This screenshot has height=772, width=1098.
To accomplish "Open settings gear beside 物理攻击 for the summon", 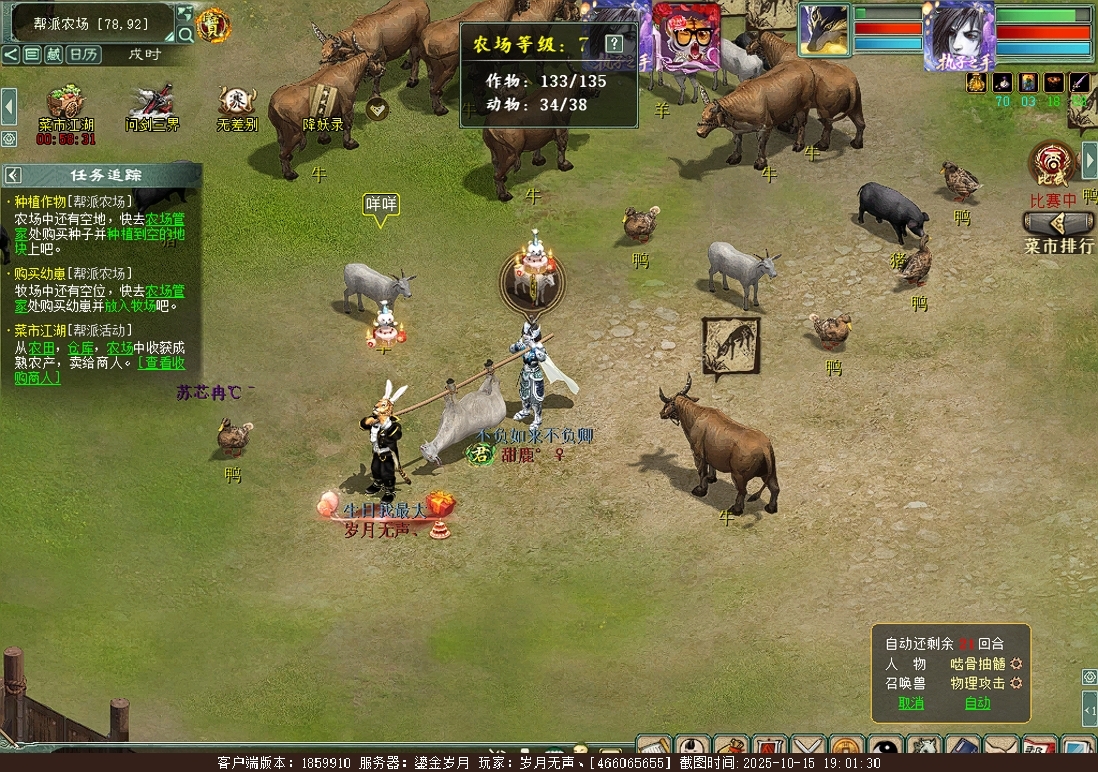I will [x=1016, y=684].
